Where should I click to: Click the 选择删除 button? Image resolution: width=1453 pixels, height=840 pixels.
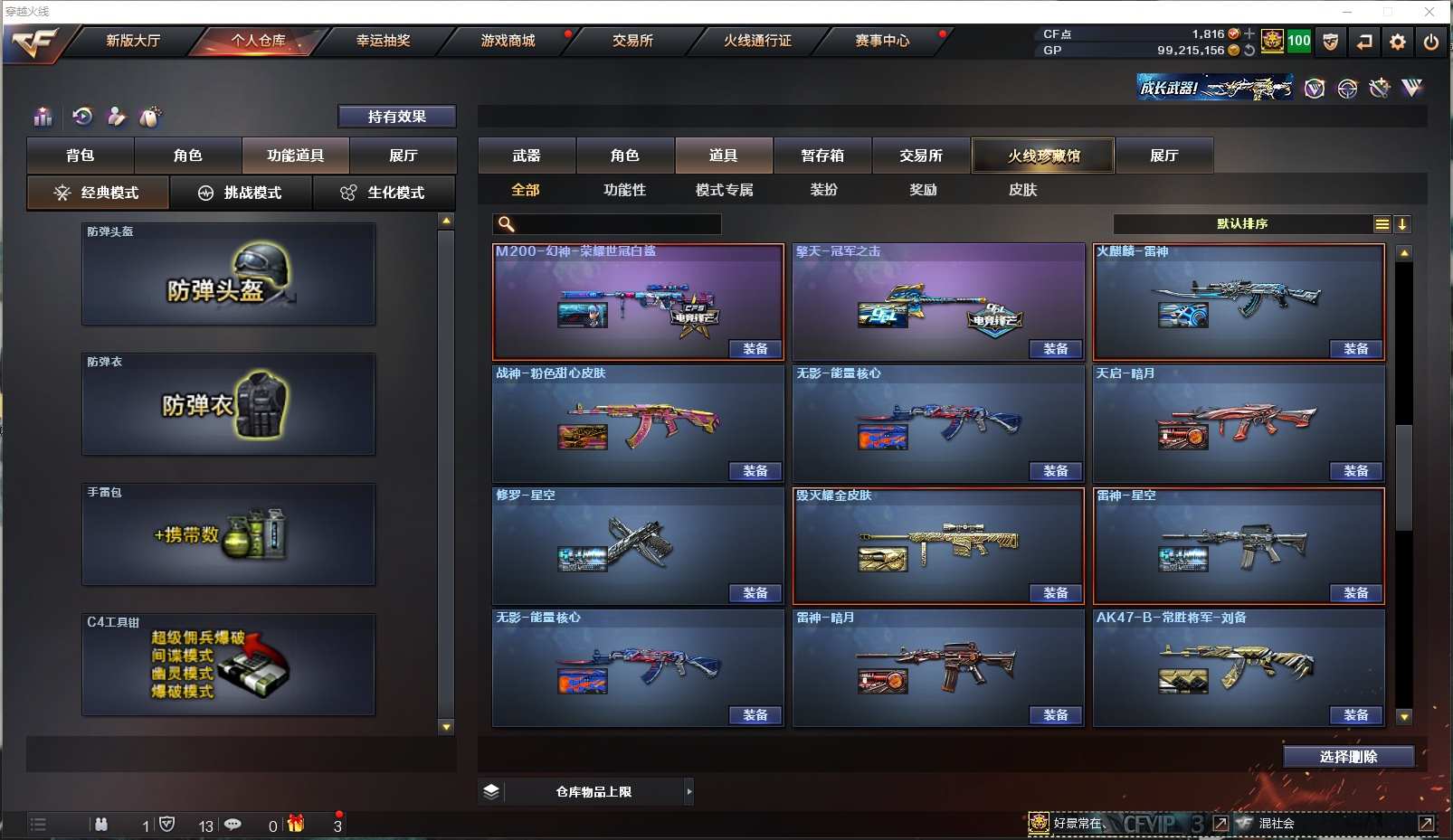pos(1348,757)
